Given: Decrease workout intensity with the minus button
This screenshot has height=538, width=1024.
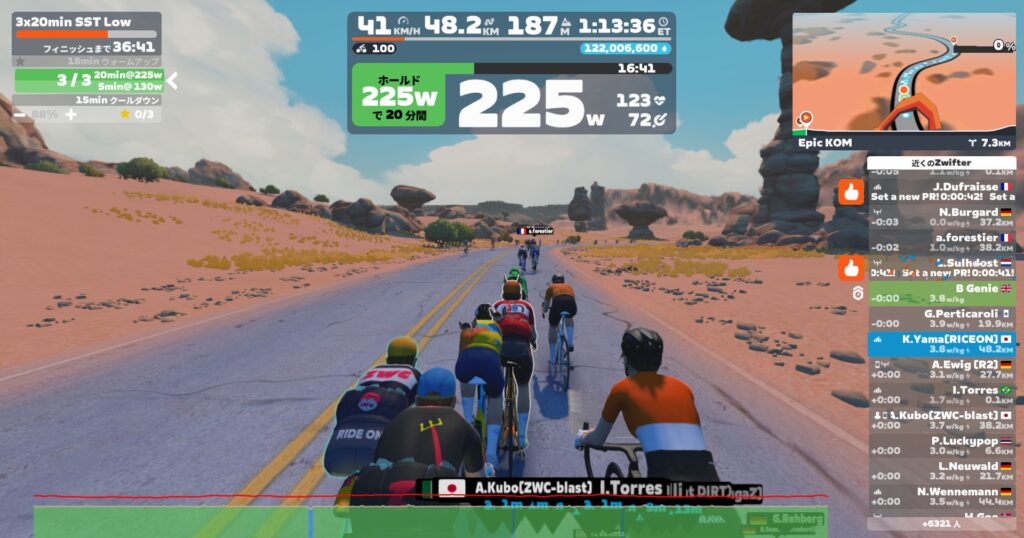Looking at the screenshot, I should (20, 114).
